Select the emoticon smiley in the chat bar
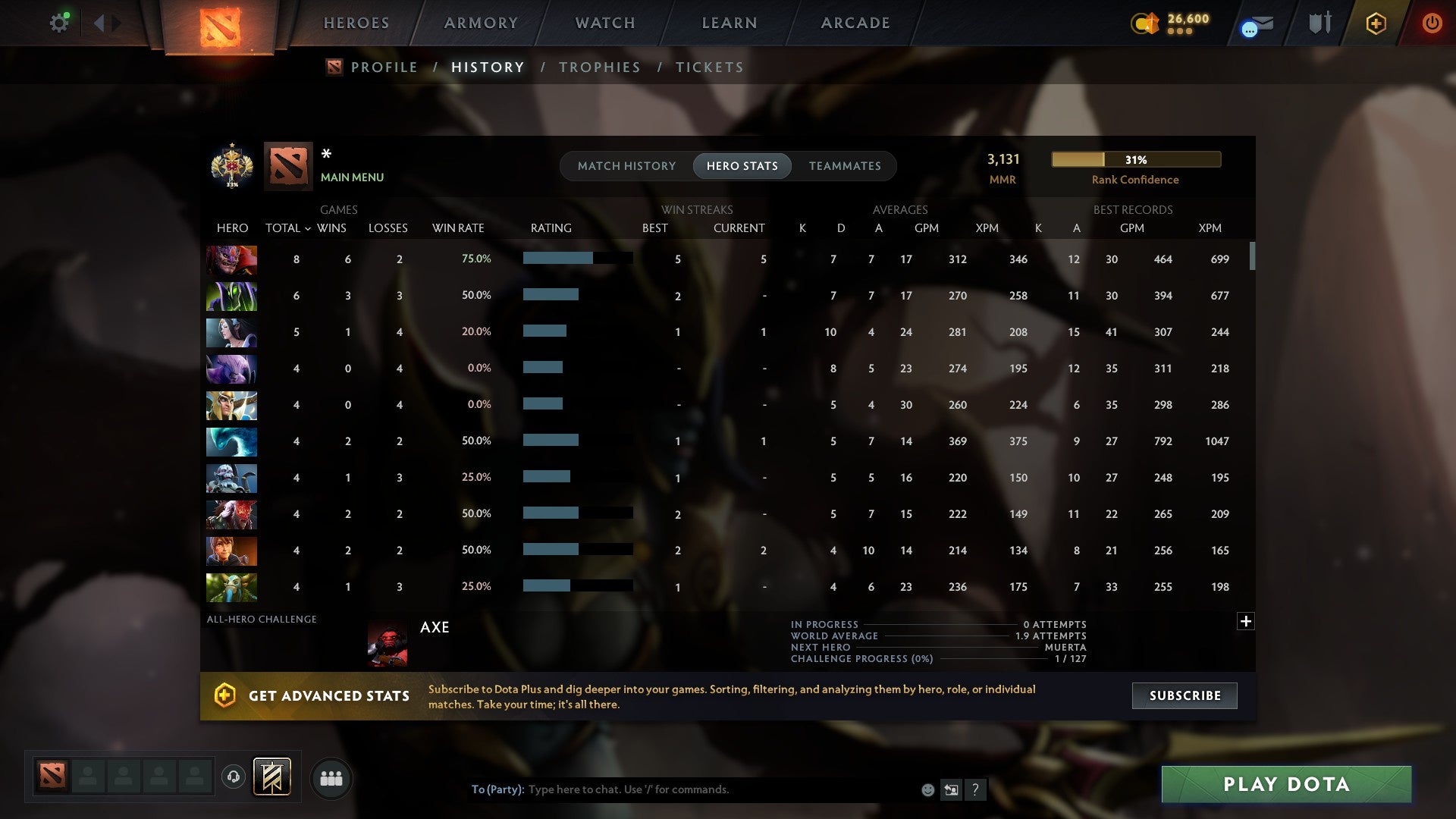 tap(927, 789)
